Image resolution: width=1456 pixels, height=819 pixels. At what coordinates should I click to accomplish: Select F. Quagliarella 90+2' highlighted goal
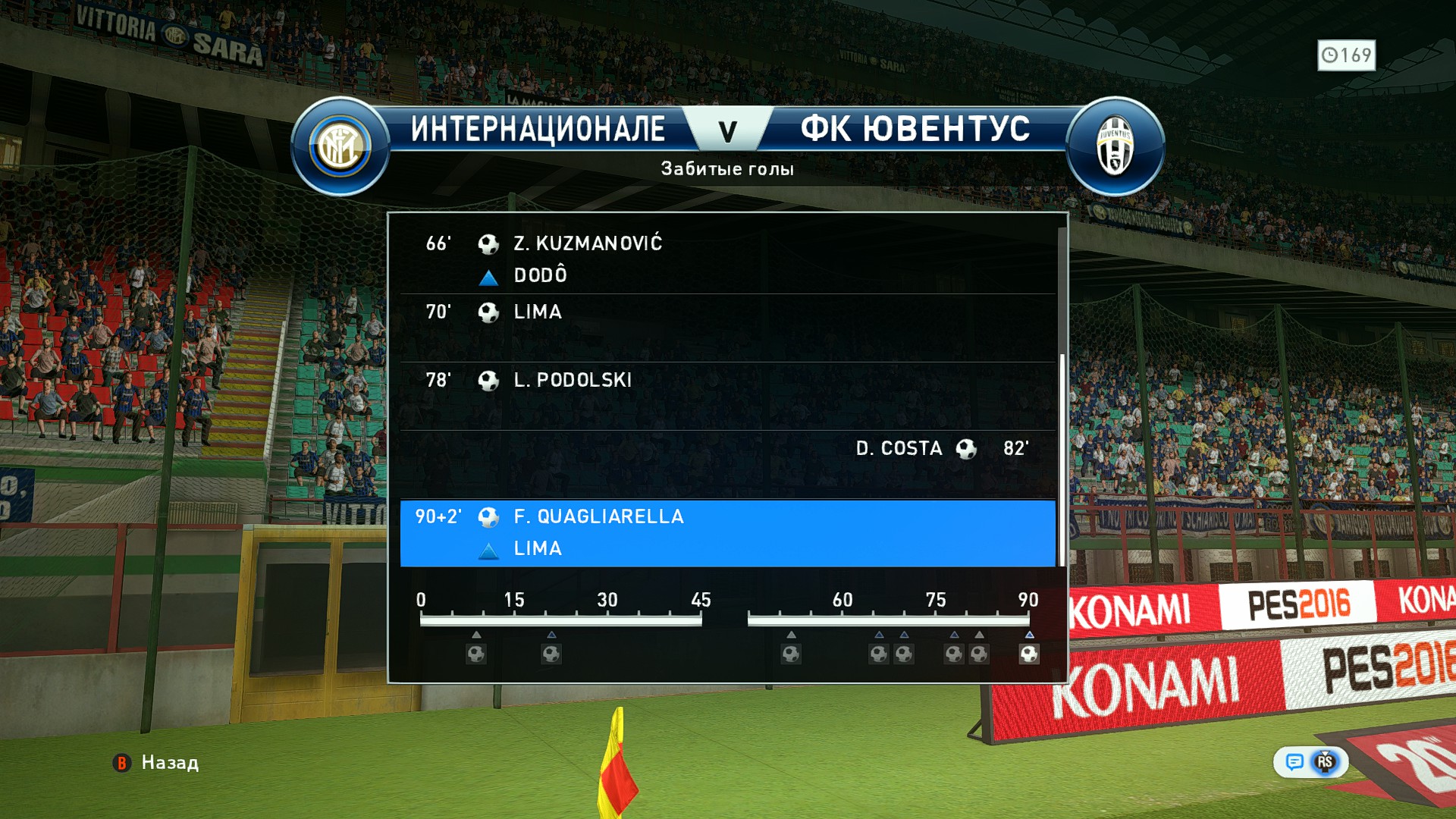pyautogui.click(x=726, y=532)
